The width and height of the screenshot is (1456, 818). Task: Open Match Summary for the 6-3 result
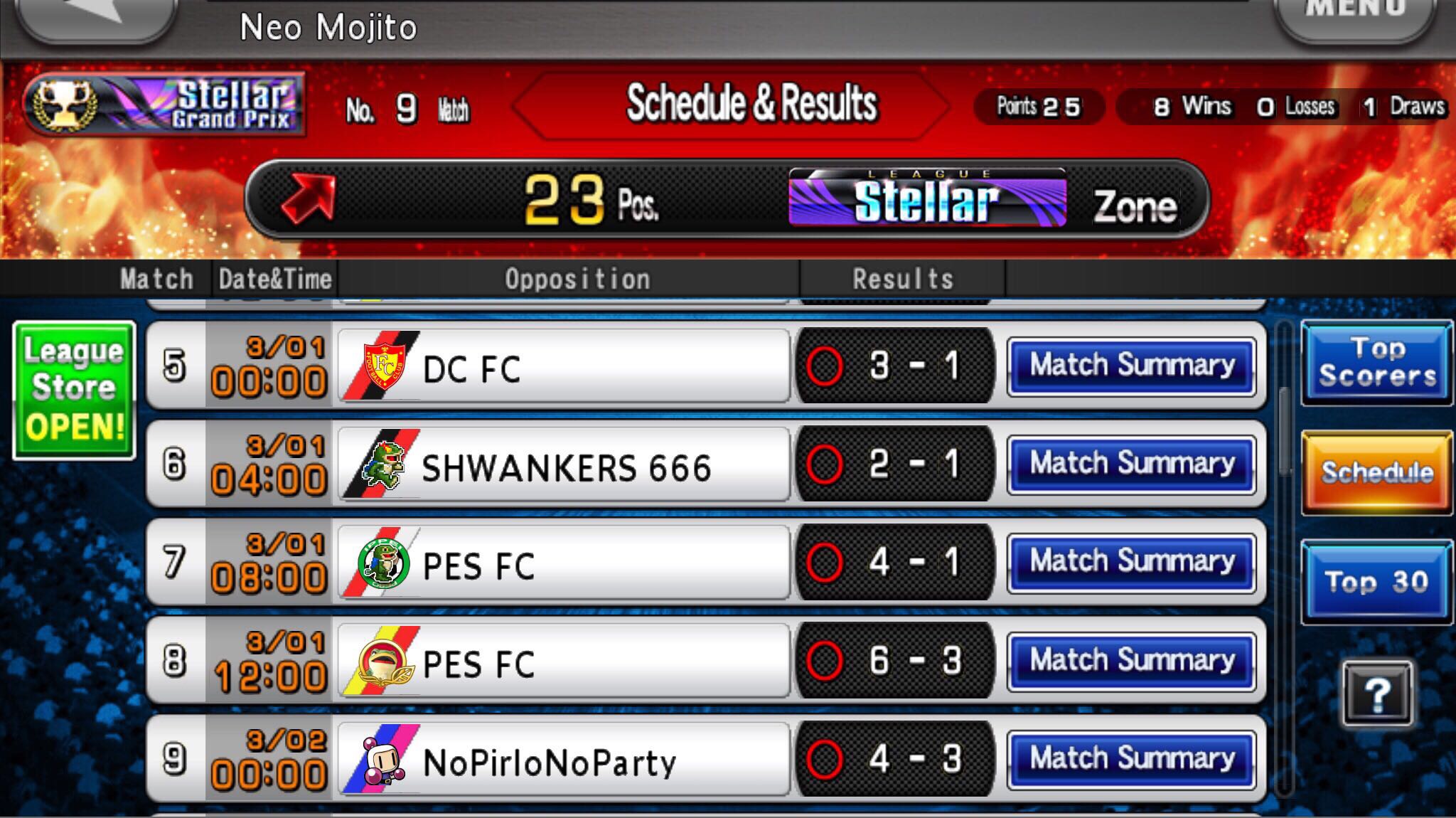coord(1132,660)
